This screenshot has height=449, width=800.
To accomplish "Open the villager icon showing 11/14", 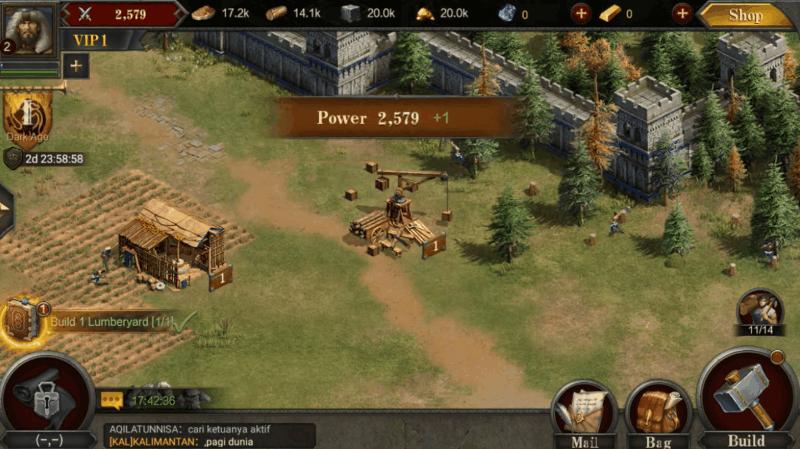I will pyautogui.click(x=760, y=311).
